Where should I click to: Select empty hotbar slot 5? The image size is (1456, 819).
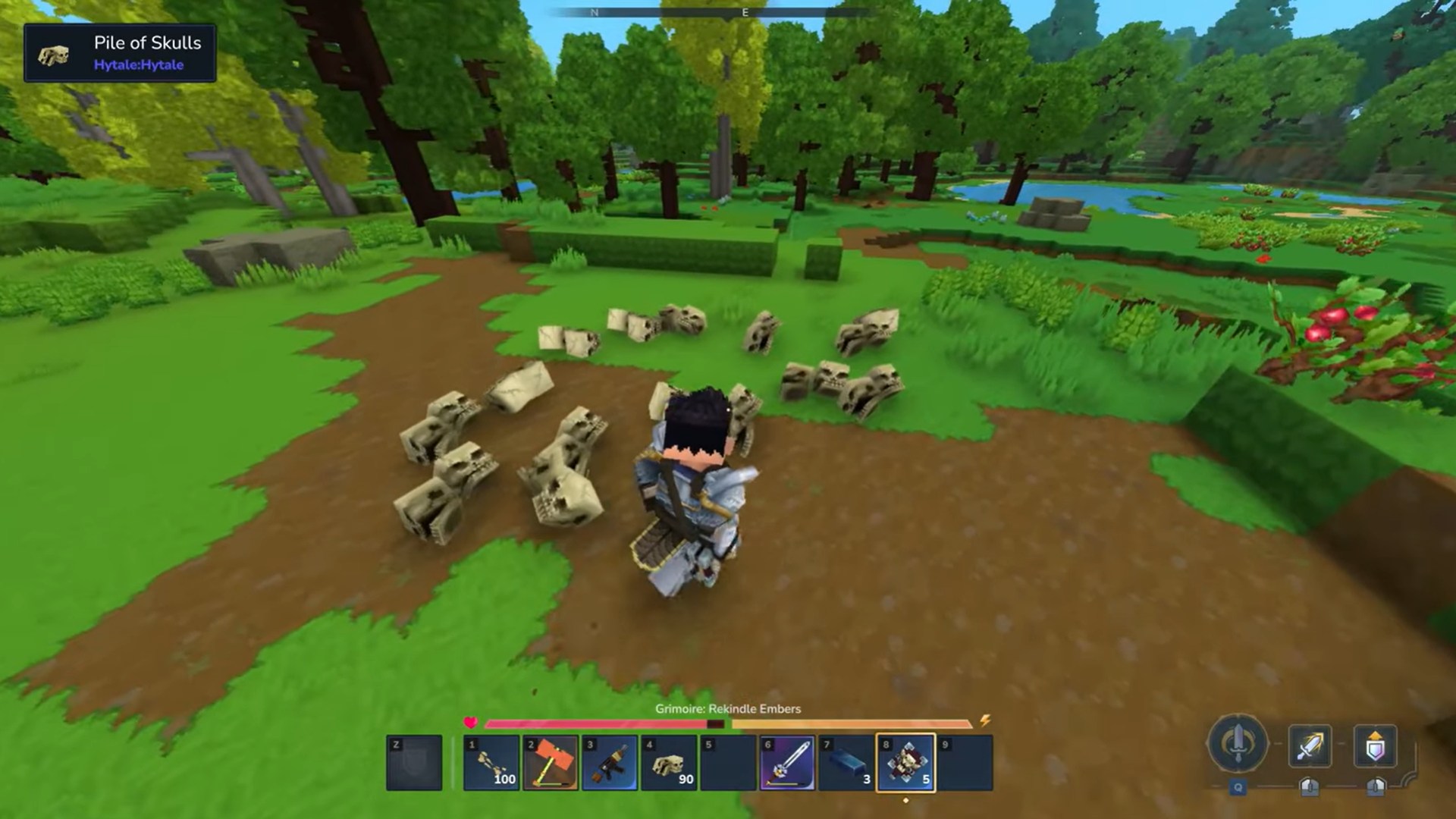(x=729, y=762)
